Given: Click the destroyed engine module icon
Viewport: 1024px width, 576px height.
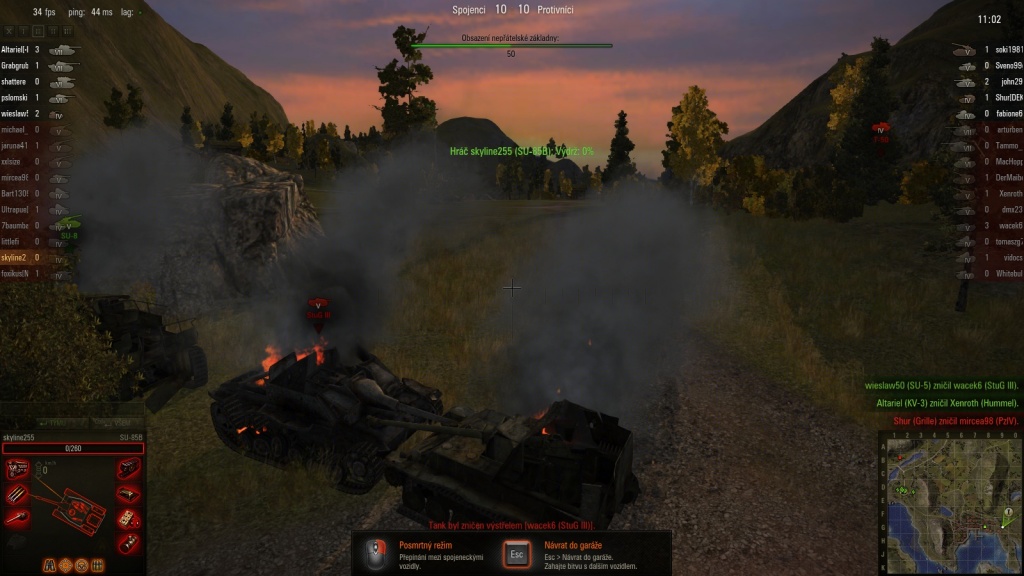Looking at the screenshot, I should click(17, 468).
